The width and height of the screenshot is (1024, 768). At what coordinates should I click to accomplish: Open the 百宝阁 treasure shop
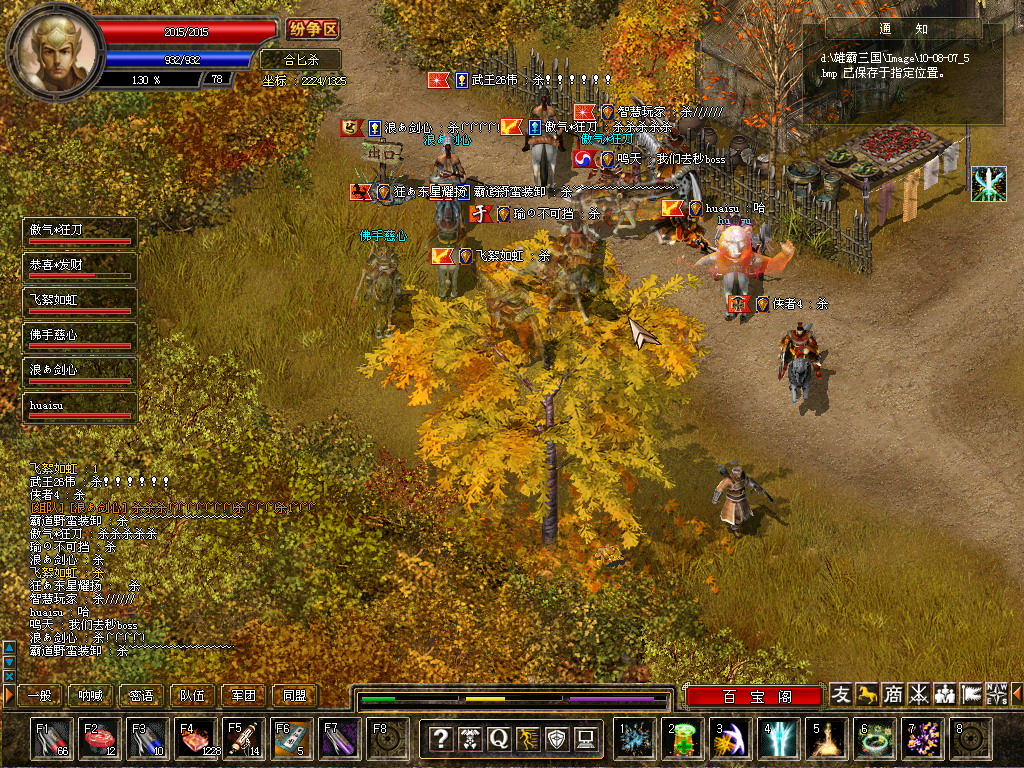755,695
